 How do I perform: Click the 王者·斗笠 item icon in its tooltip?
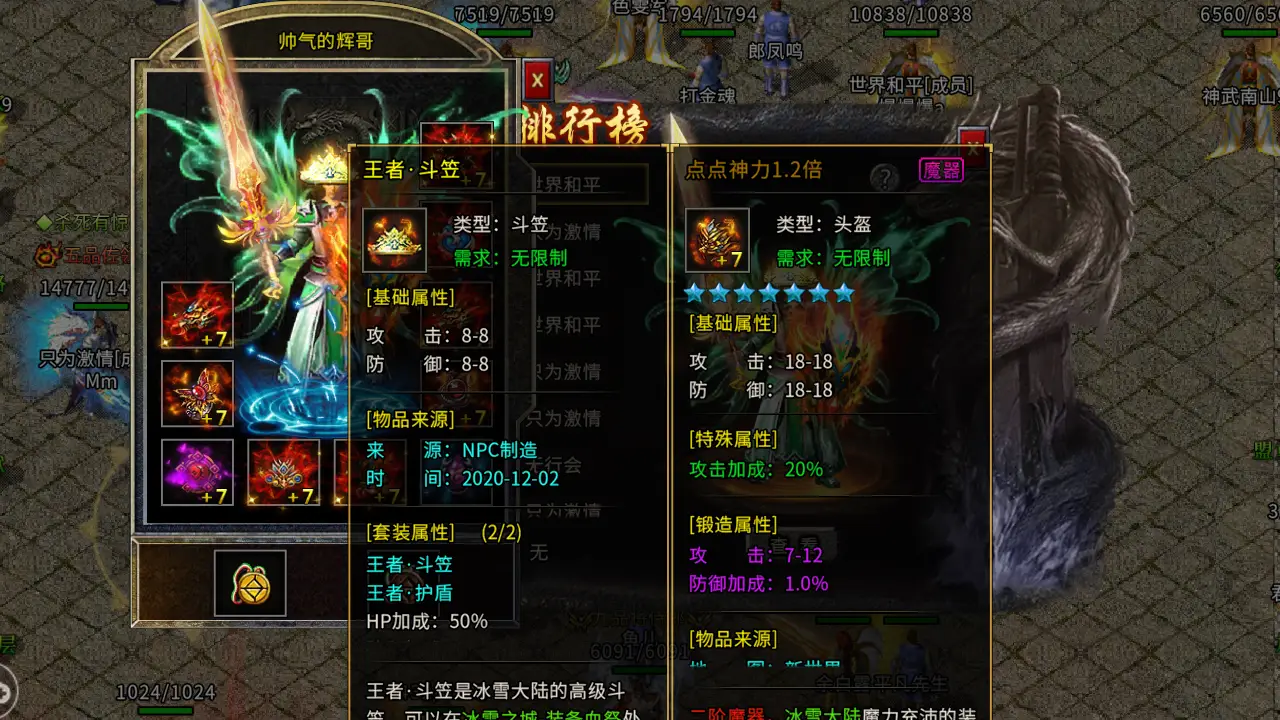(x=394, y=240)
